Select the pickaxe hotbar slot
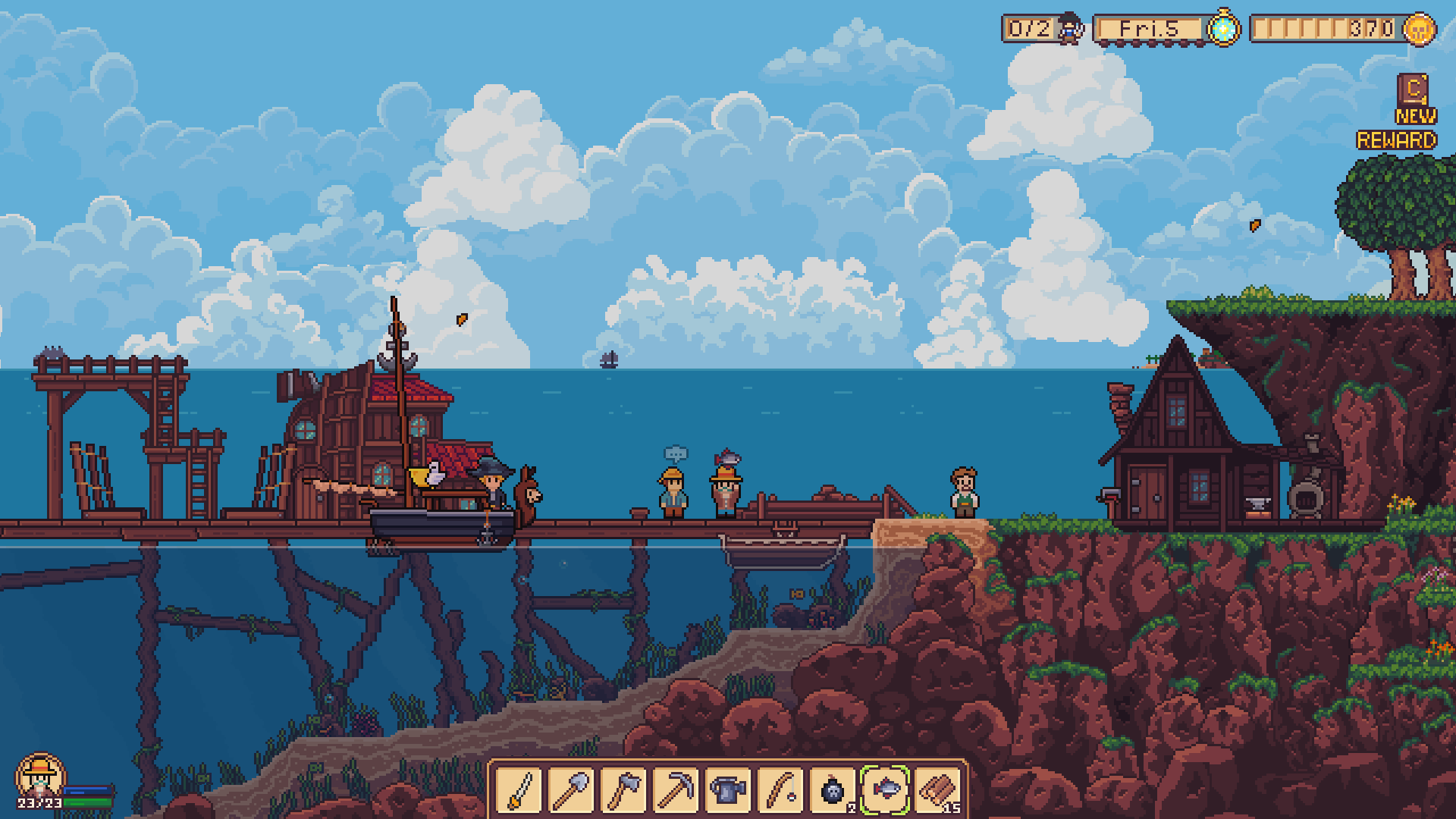This screenshot has height=819, width=1456. [676, 790]
